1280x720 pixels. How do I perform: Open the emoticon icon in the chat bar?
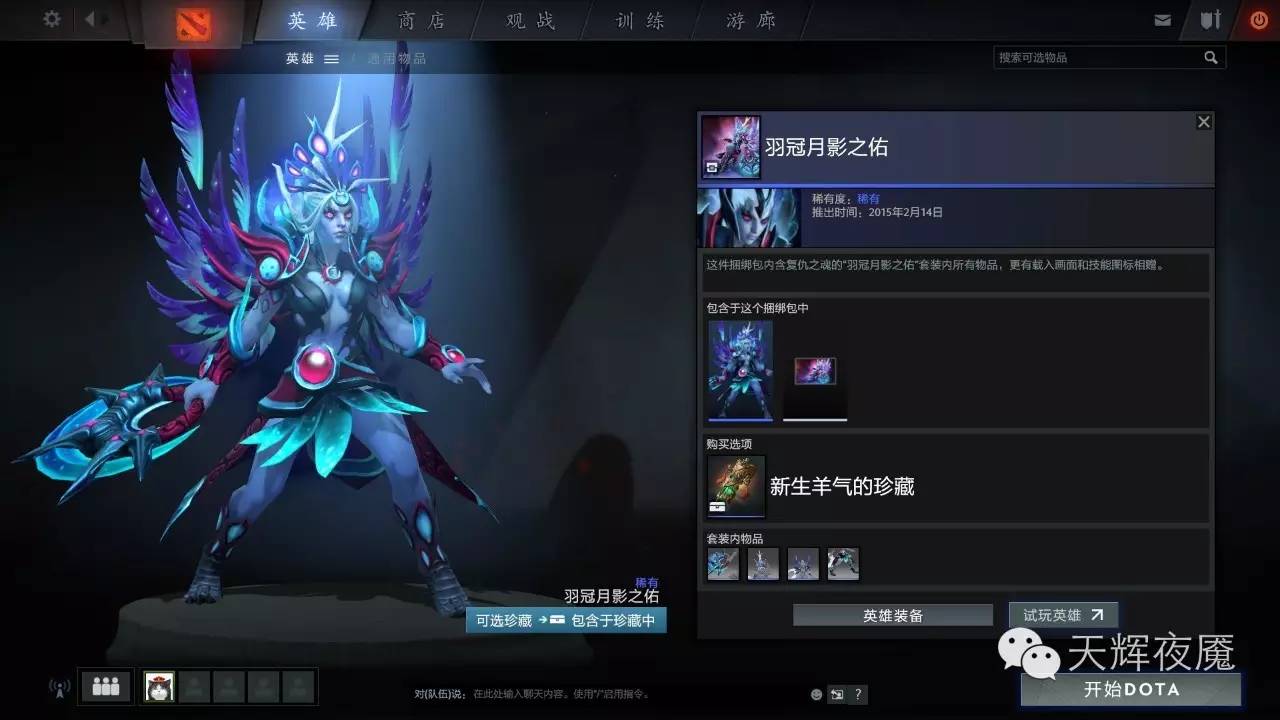(815, 693)
